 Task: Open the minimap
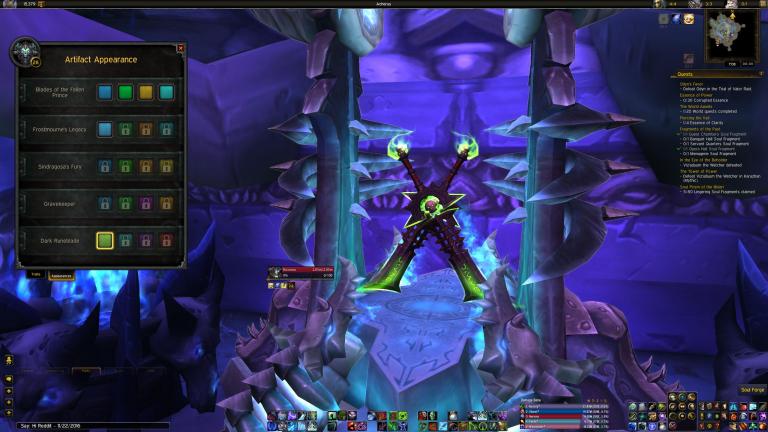732,37
